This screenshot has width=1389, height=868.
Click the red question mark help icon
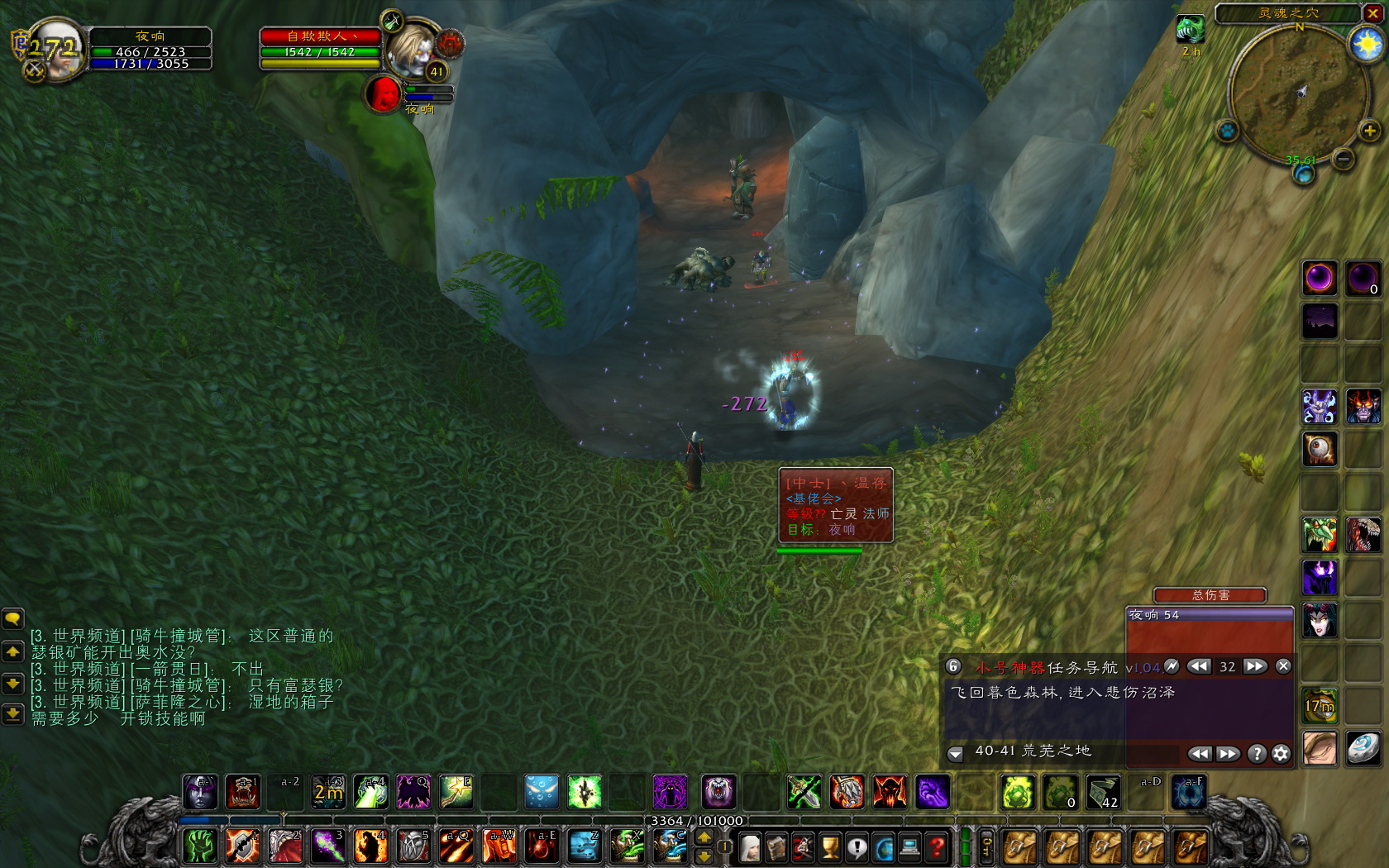[x=936, y=847]
